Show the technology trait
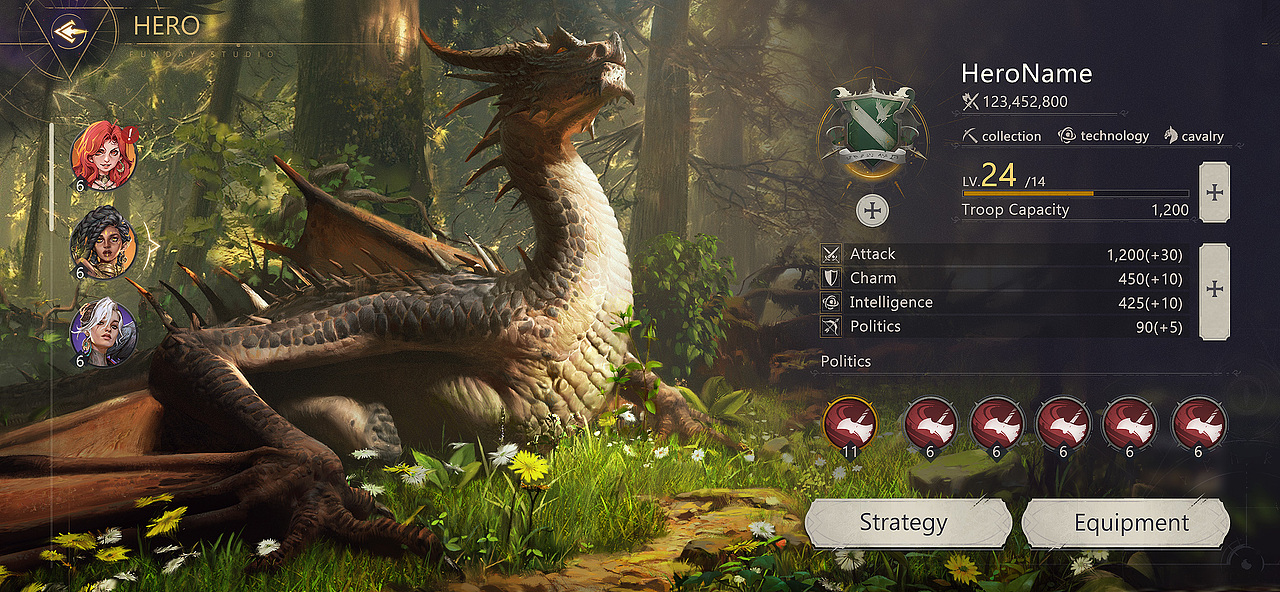 (x=1103, y=136)
